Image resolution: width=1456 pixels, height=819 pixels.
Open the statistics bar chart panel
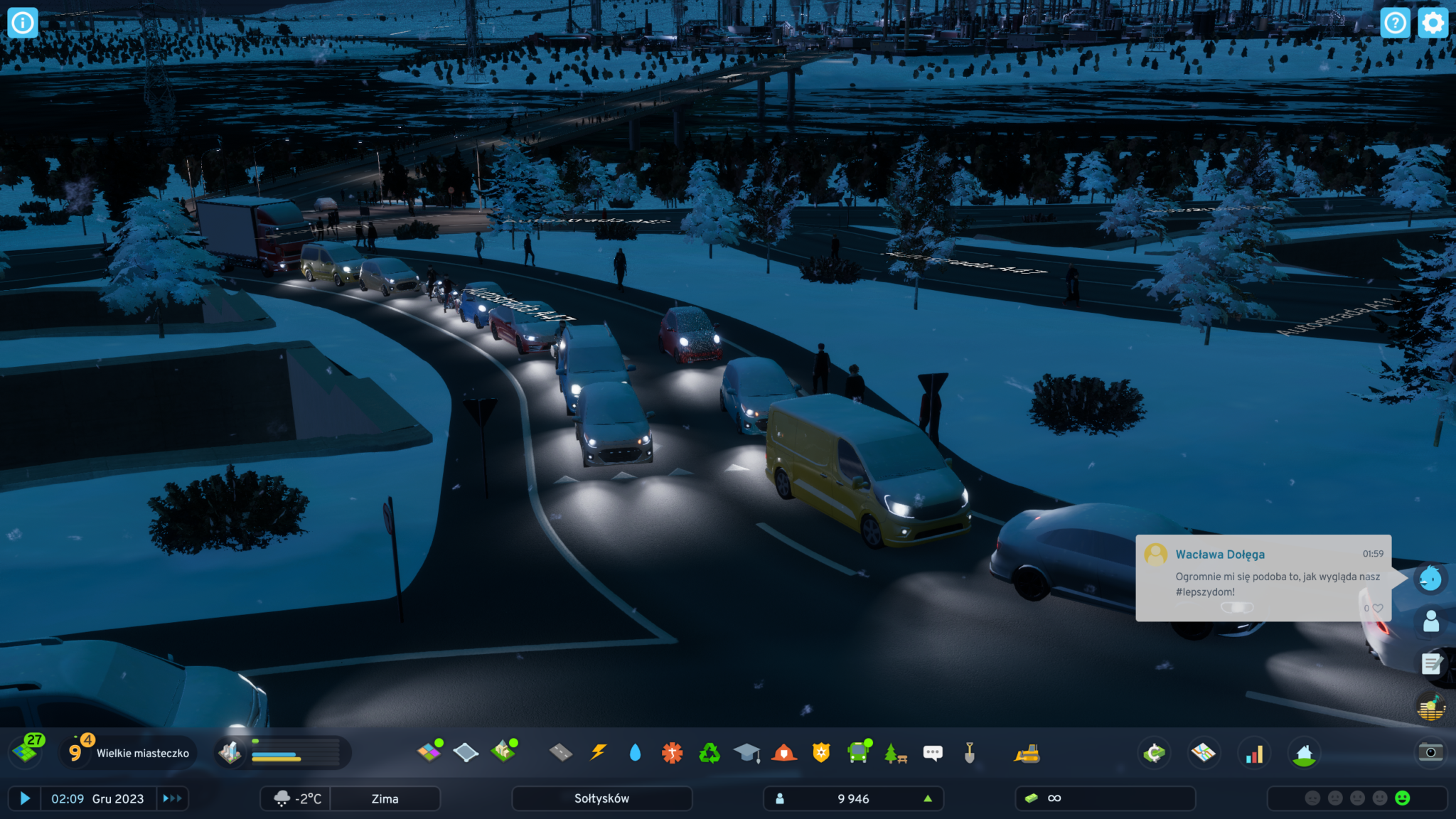pos(1254,754)
